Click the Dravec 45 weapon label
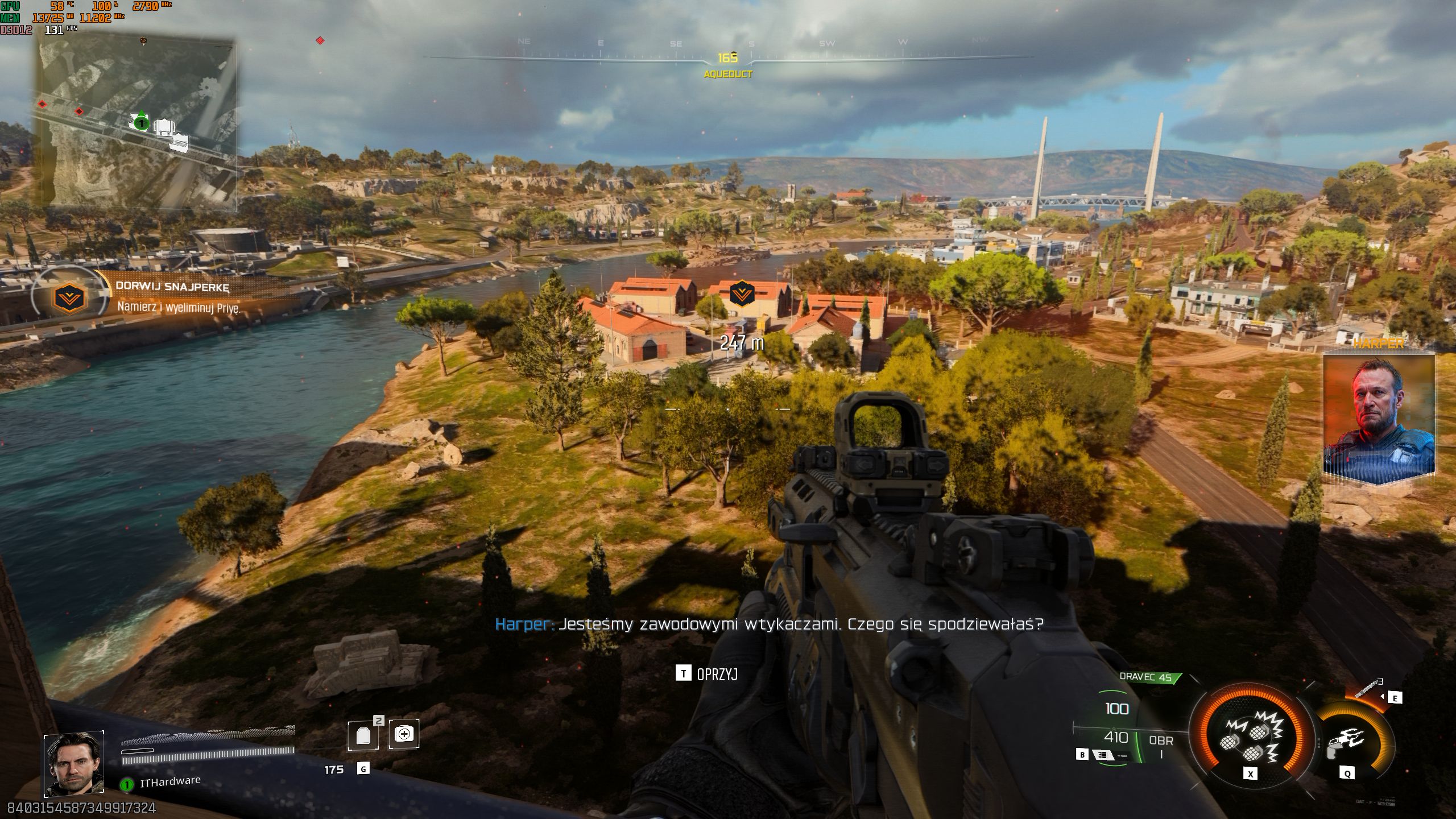Image resolution: width=1456 pixels, height=819 pixels. tap(1145, 677)
